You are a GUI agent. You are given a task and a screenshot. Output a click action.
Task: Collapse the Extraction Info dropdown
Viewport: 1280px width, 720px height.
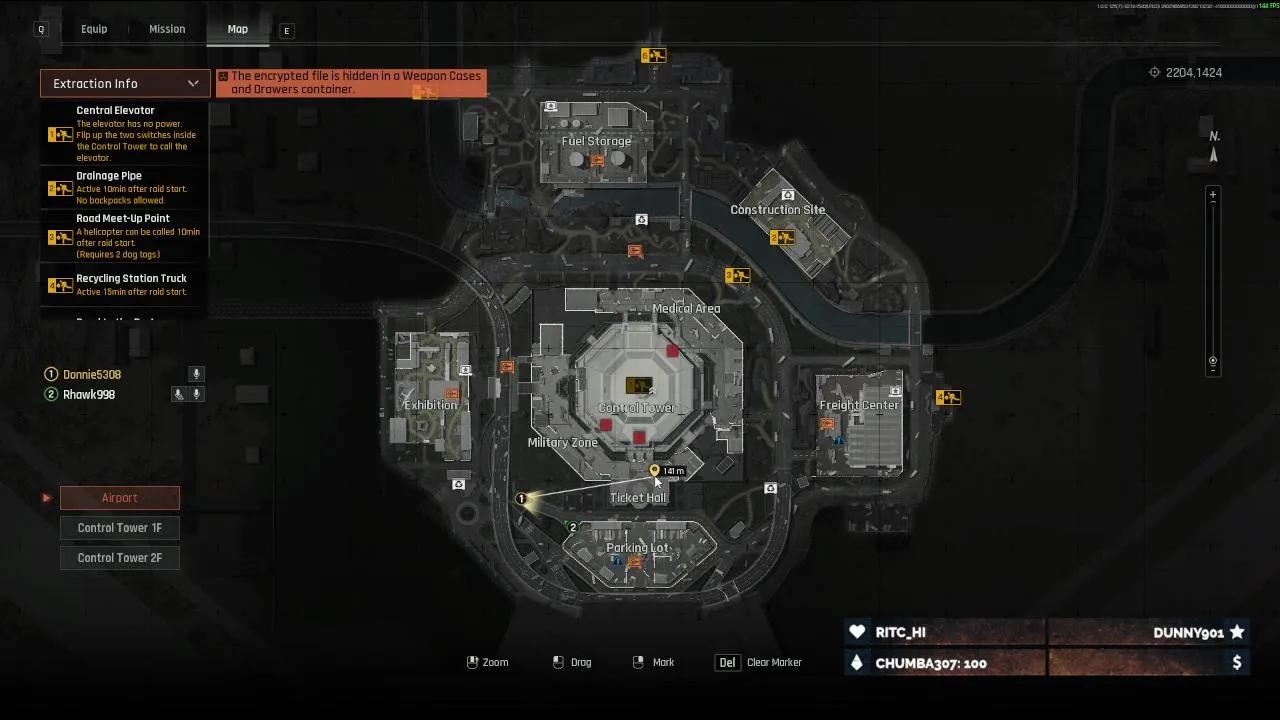click(x=193, y=83)
